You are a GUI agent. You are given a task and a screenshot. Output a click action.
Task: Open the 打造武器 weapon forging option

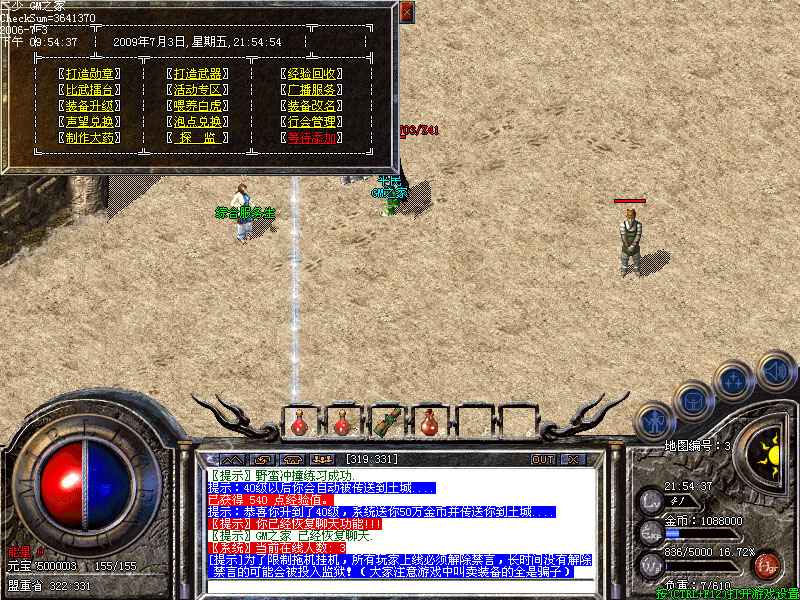point(197,74)
